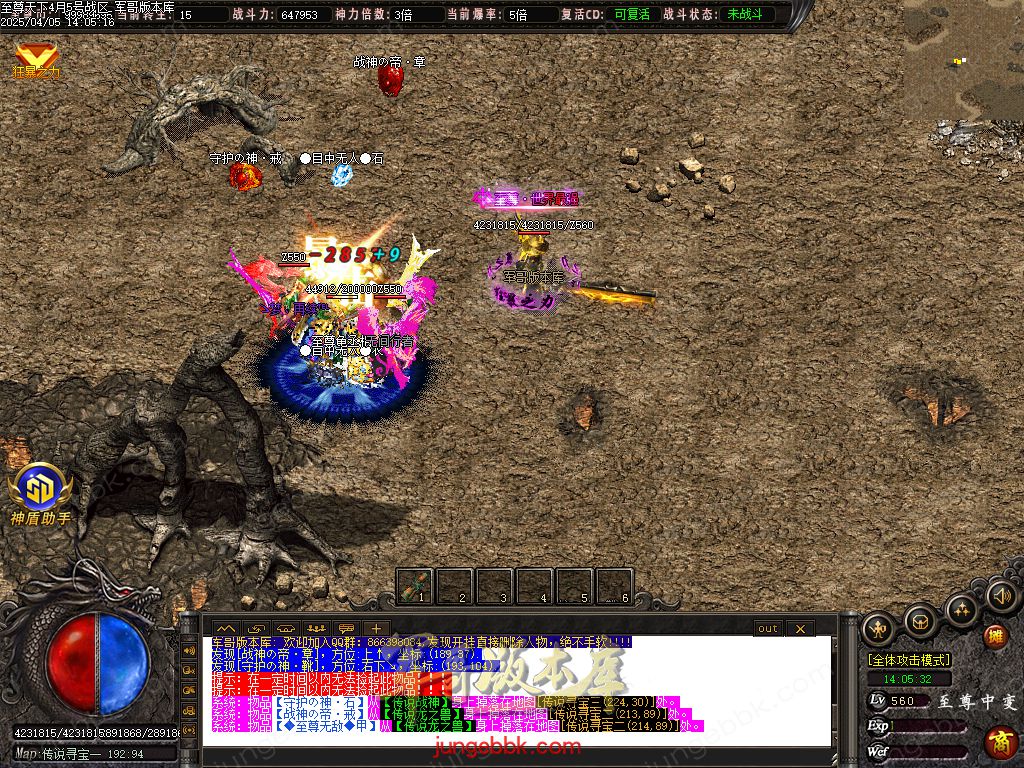This screenshot has width=1024, height=768.
Task: Open the character equipment icon
Action: coord(880,627)
